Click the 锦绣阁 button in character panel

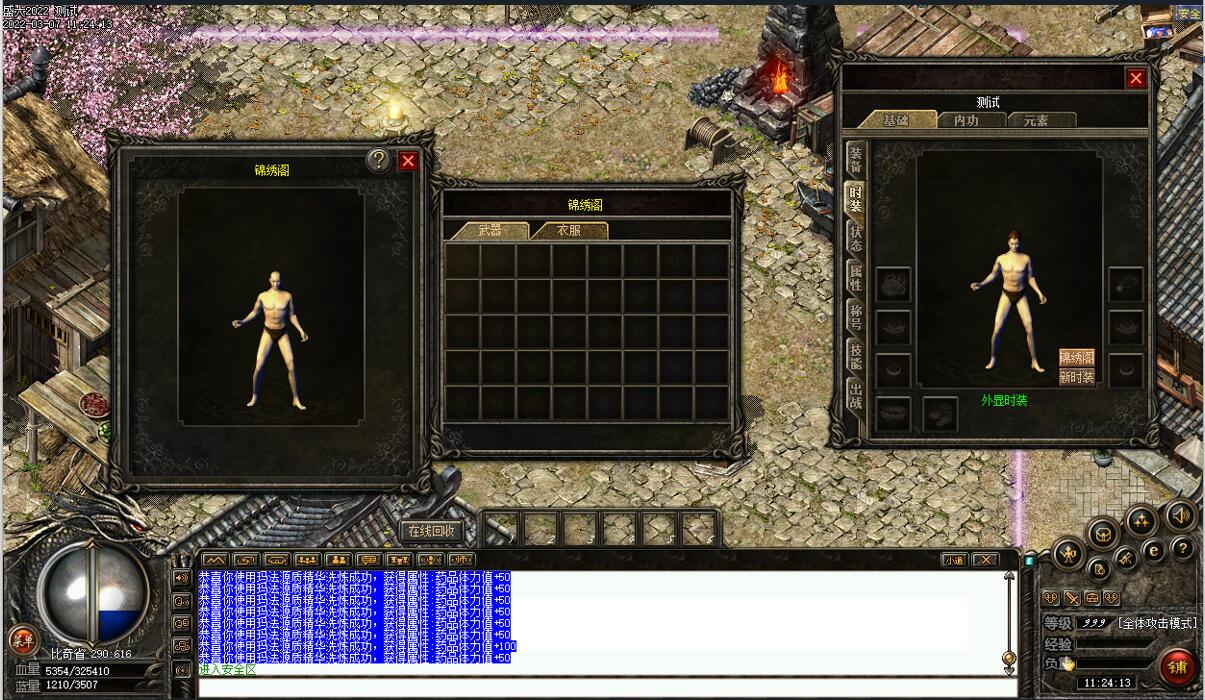click(1077, 357)
